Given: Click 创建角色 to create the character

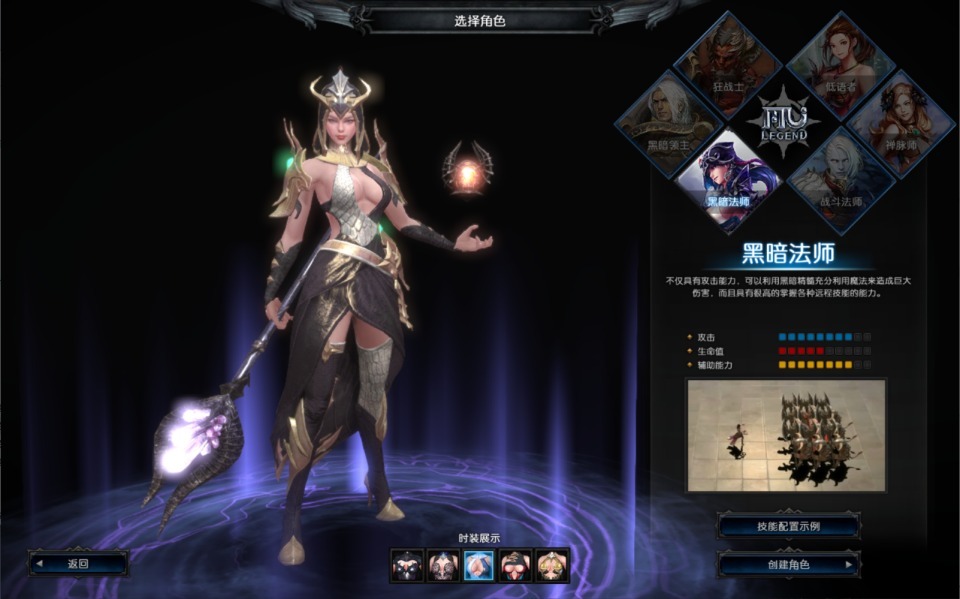Looking at the screenshot, I should [x=788, y=564].
